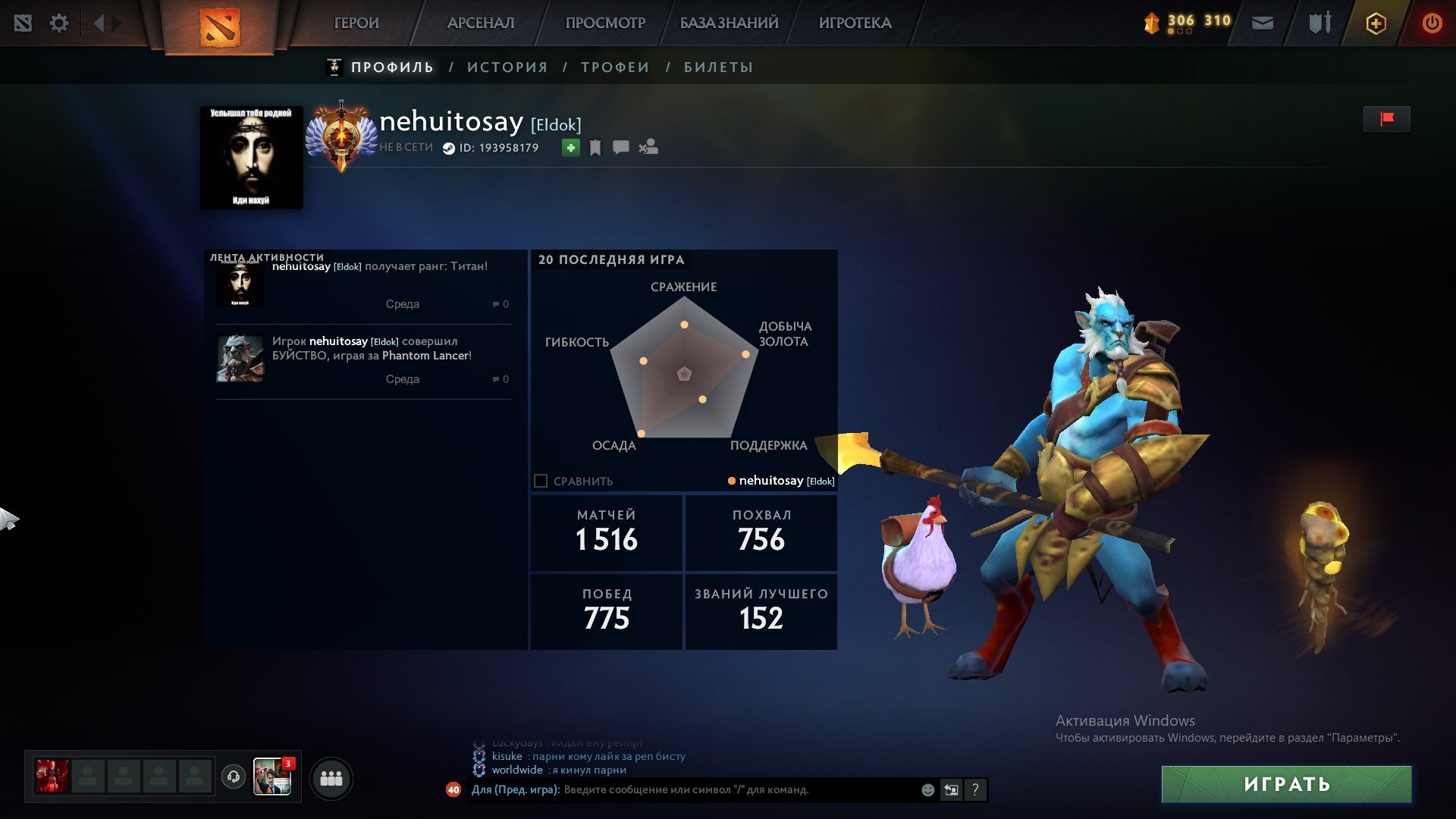Image resolution: width=1456 pixels, height=819 pixels.
Task: Send a friend invite via green plus icon
Action: pyautogui.click(x=570, y=147)
